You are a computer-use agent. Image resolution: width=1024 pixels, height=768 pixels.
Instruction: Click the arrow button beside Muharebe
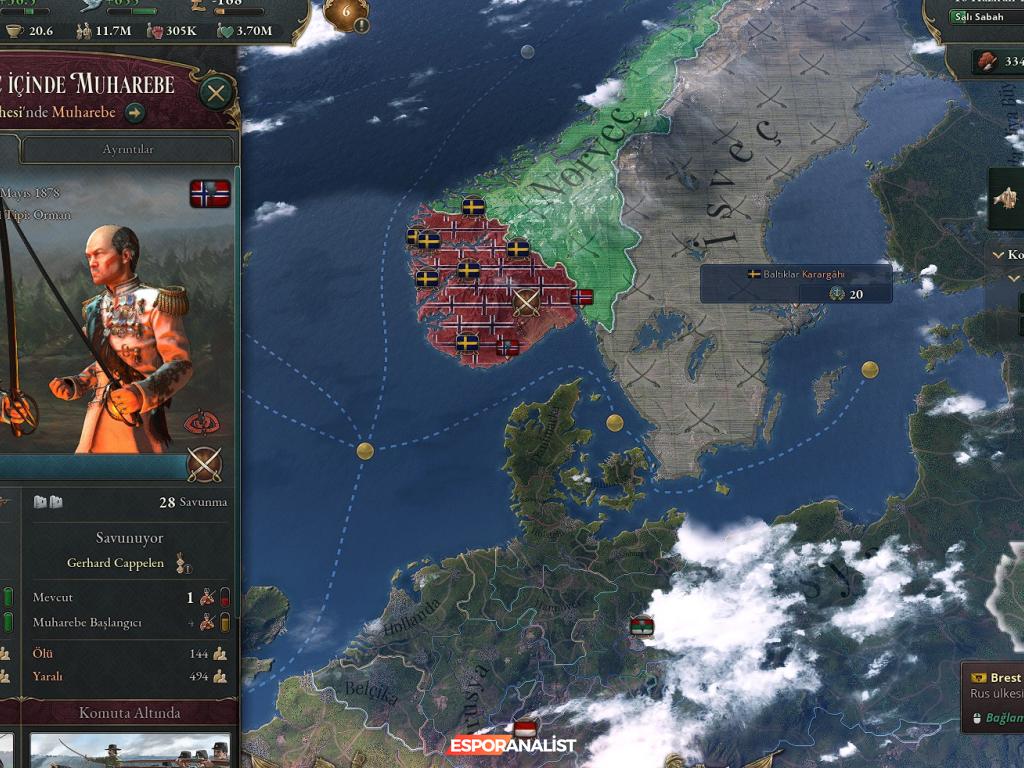(135, 113)
